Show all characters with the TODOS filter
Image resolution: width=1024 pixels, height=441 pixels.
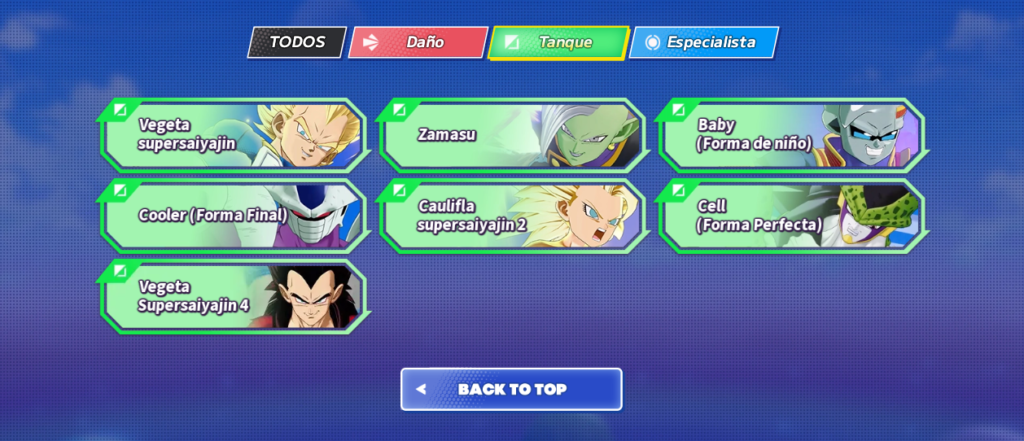pos(297,42)
